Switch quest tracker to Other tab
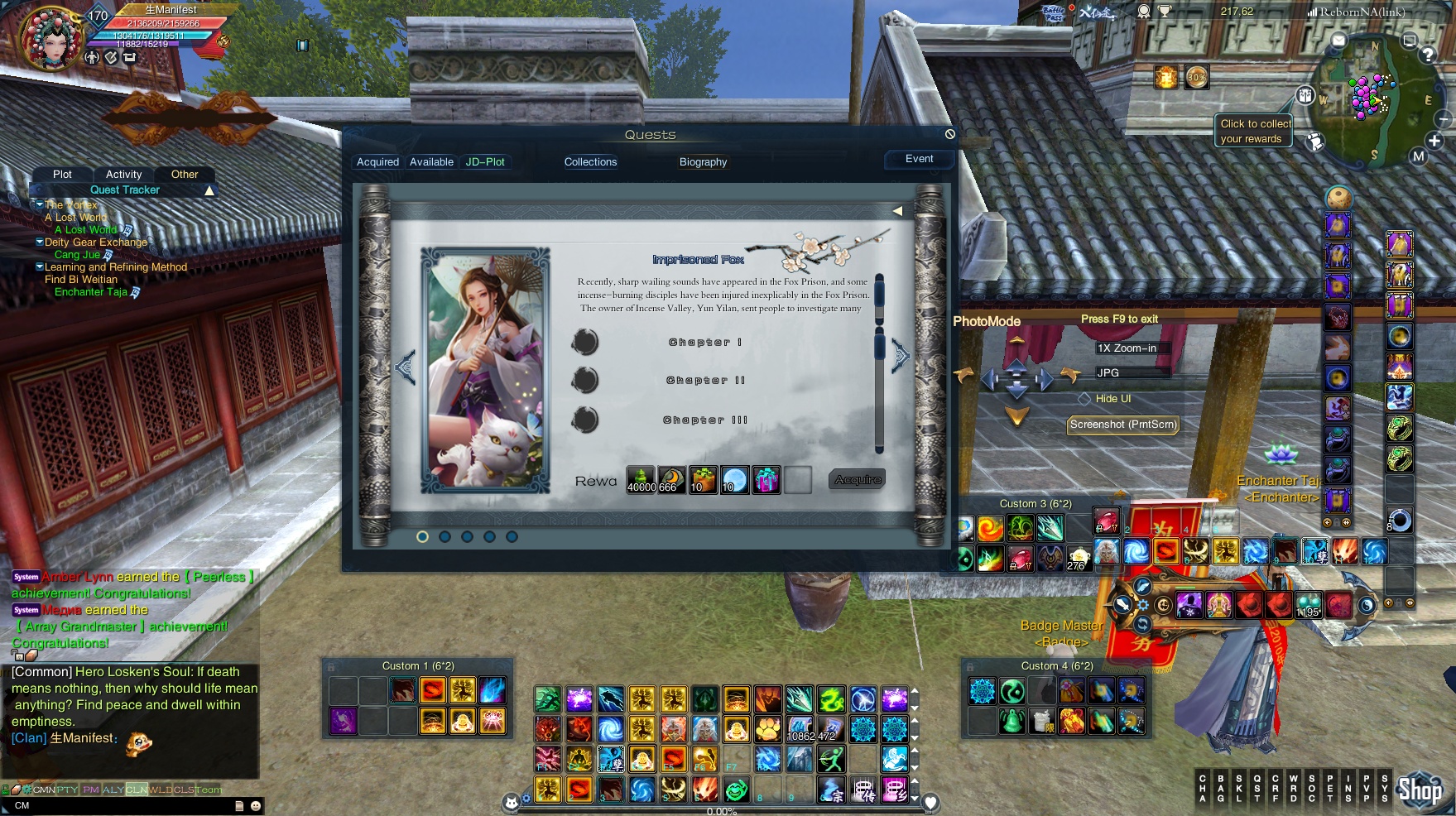The image size is (1456, 816). pos(185,175)
